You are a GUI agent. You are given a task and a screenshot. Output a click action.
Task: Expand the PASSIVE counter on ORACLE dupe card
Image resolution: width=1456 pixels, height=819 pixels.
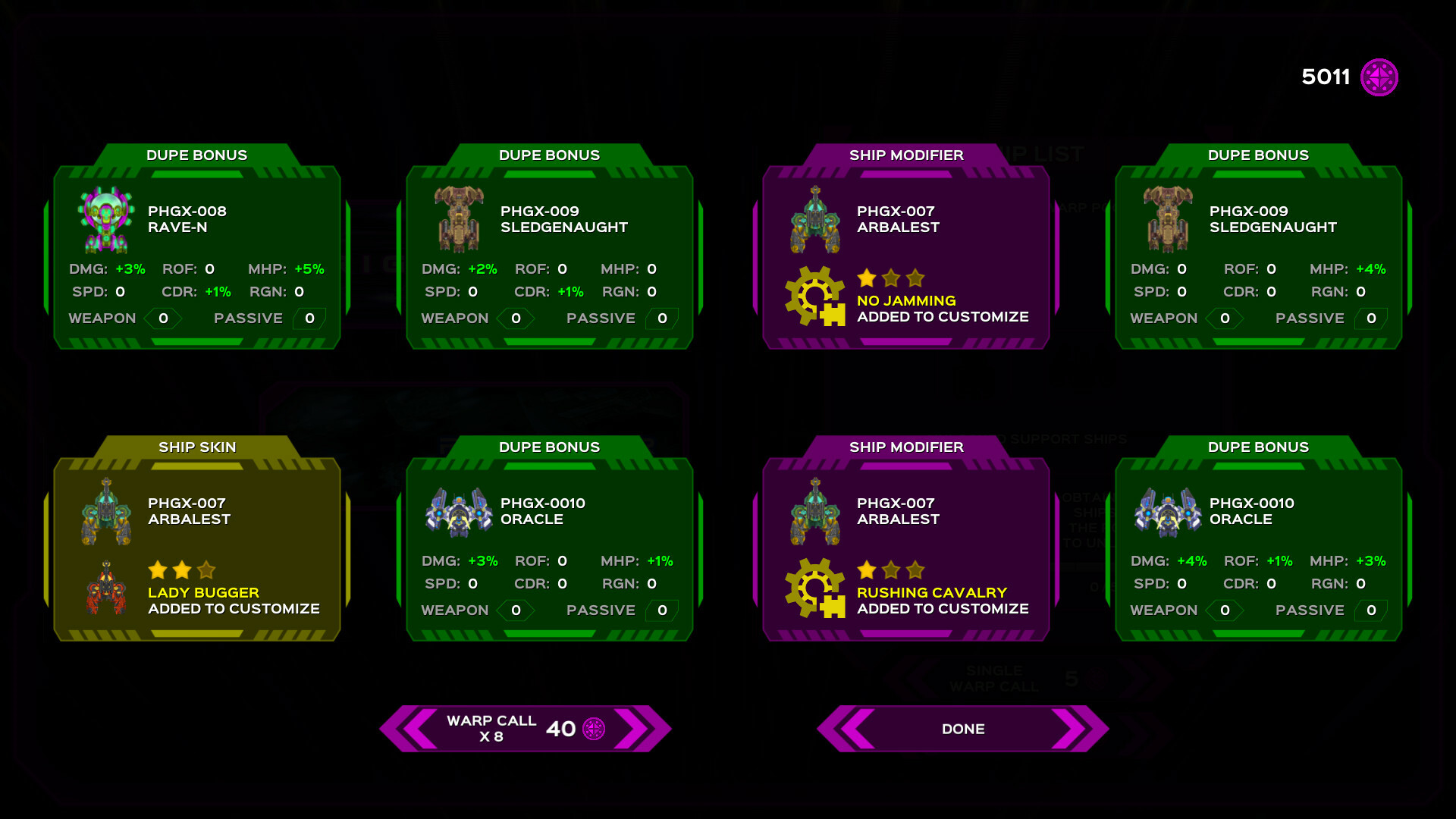pos(662,610)
